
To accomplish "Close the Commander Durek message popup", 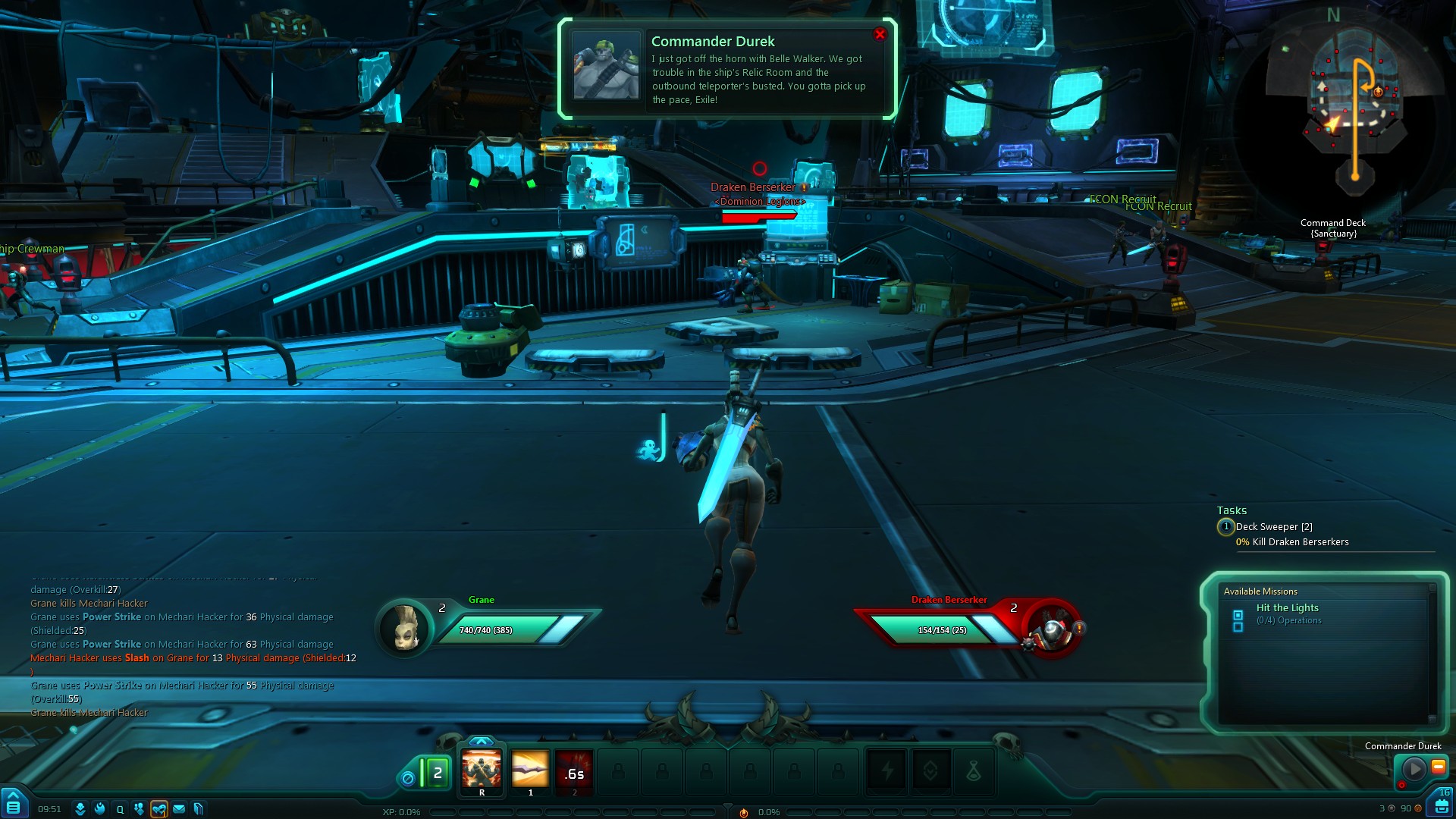I will coord(880,34).
